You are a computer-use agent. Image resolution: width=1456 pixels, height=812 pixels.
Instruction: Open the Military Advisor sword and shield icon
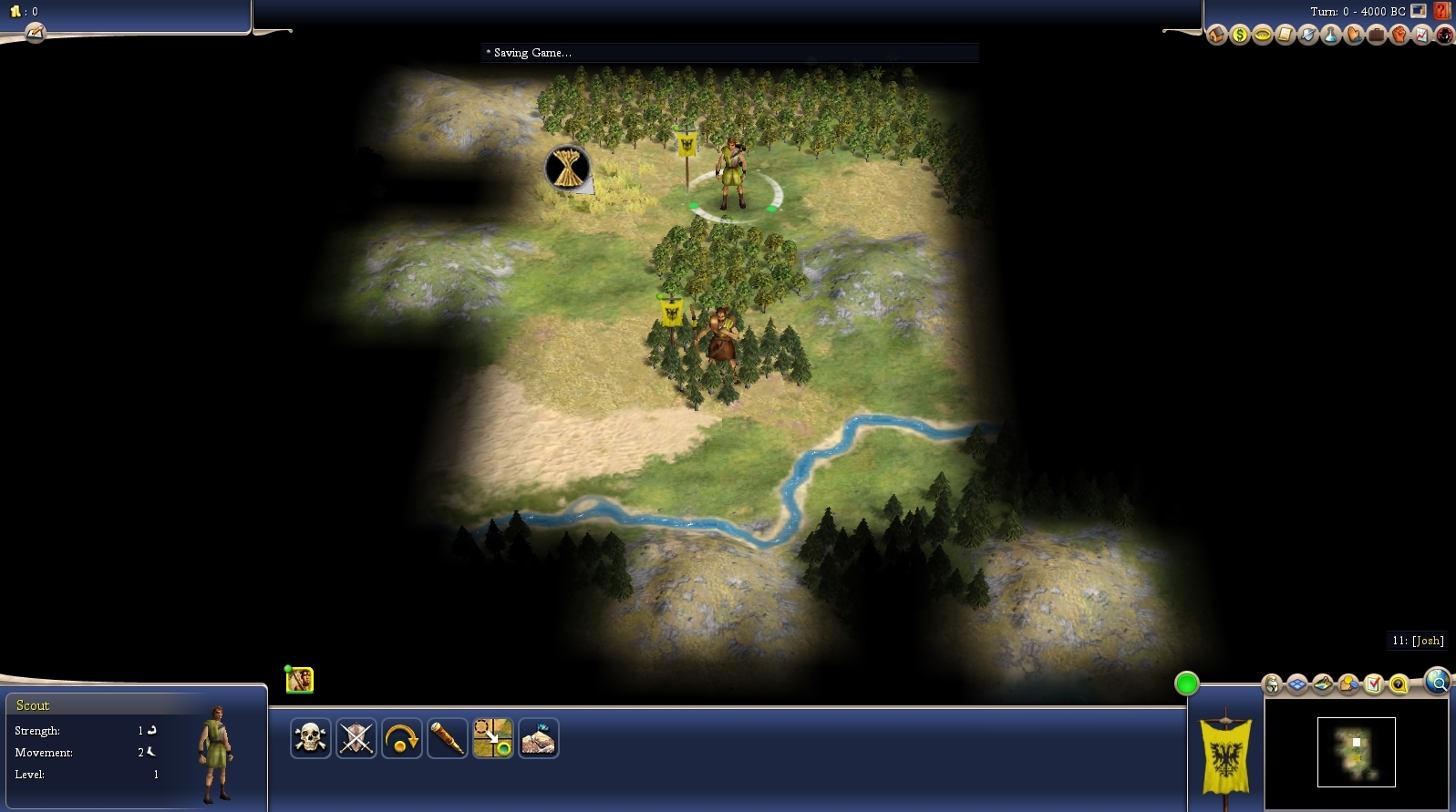coord(1308,36)
